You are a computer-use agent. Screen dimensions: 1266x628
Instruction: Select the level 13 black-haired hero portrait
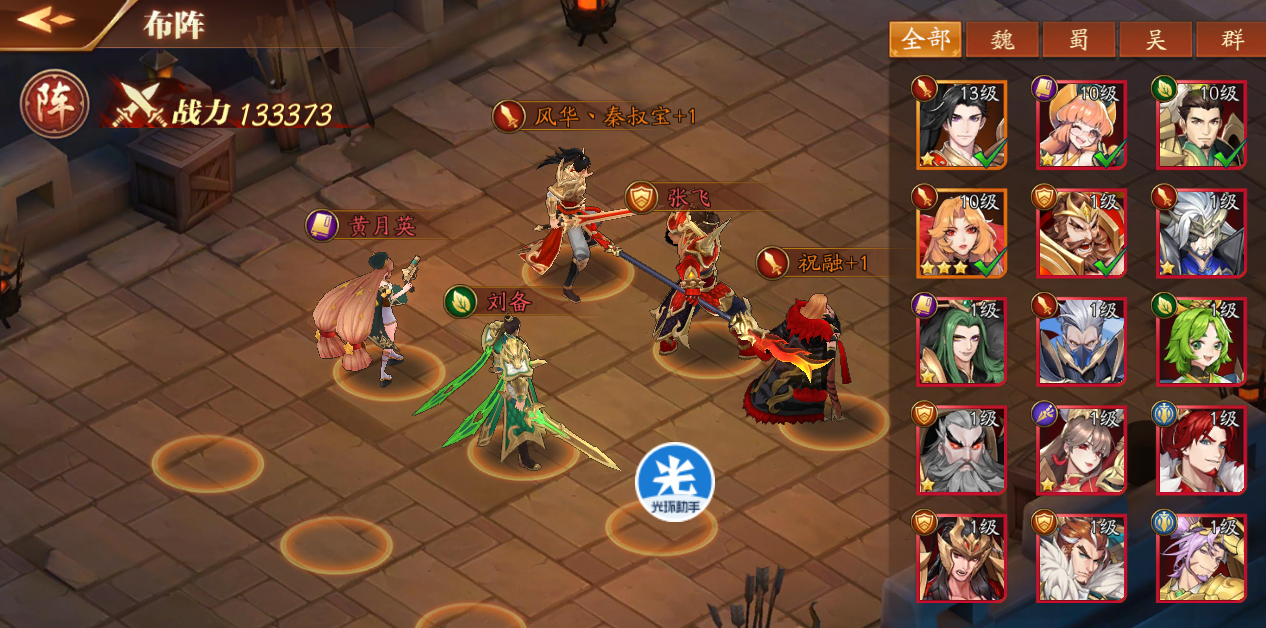coord(961,125)
